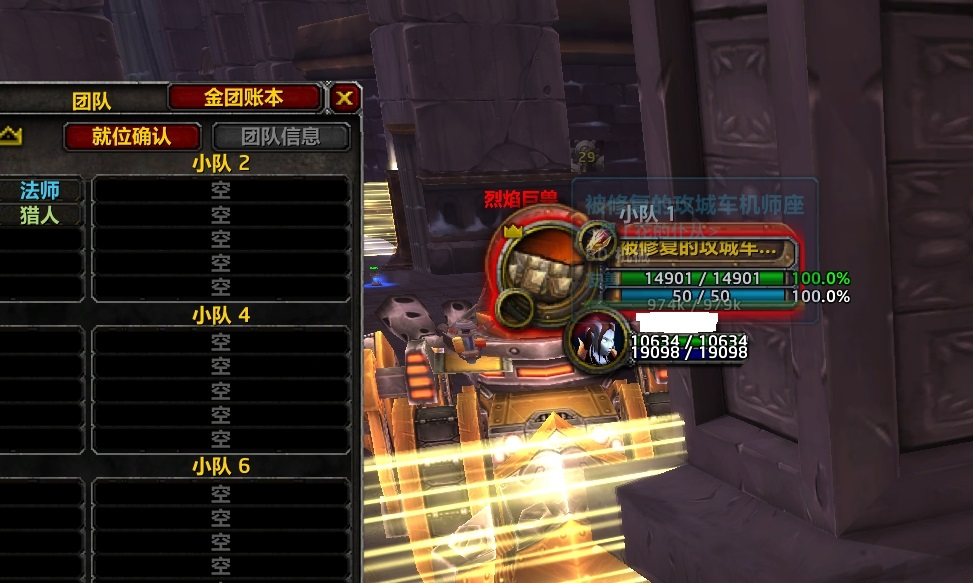
Task: Start a 就位确认 ready check
Action: point(131,136)
